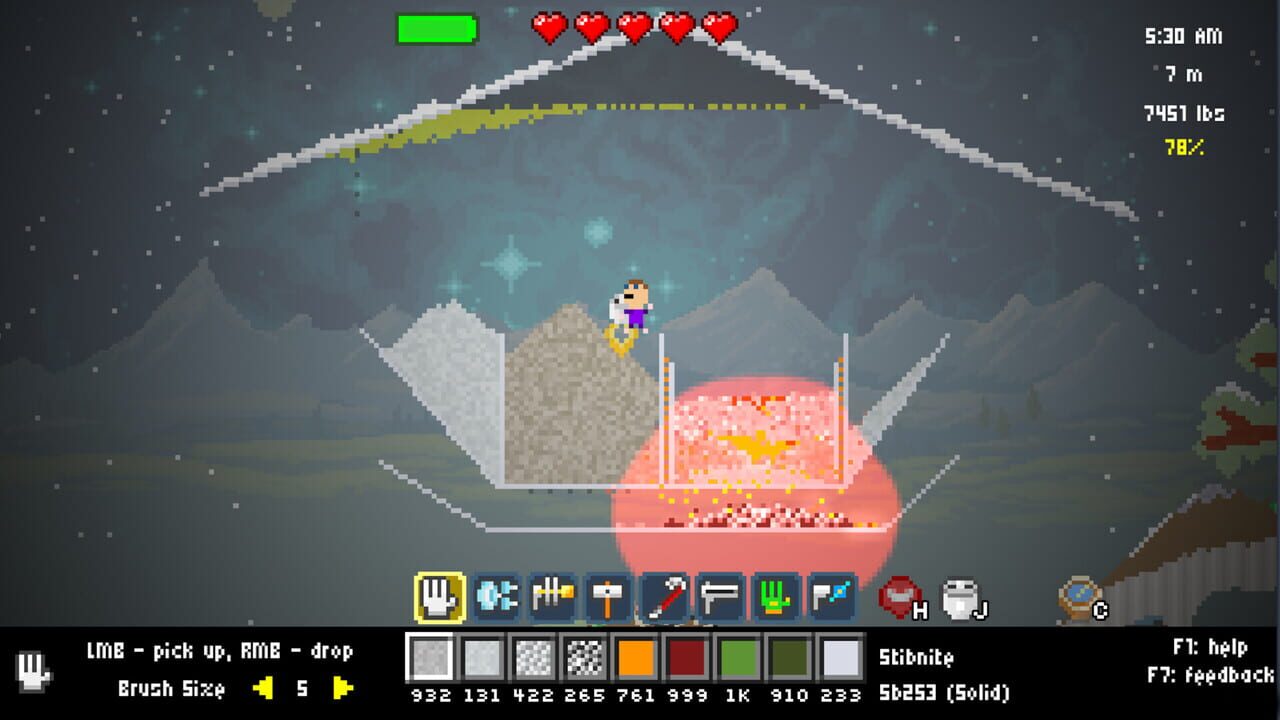
Task: Open the helmet slot labeled H
Action: tap(899, 597)
